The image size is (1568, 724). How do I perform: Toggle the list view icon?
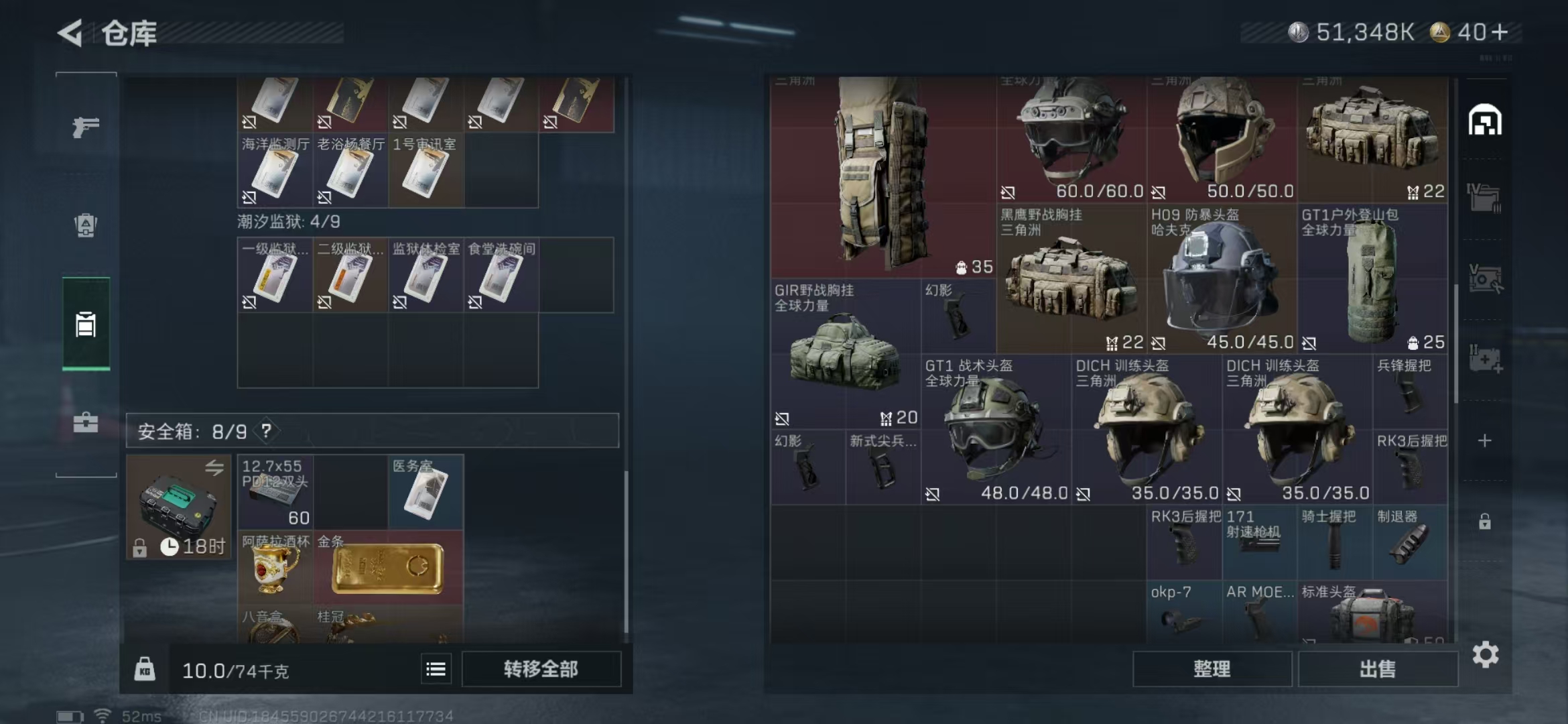[436, 669]
